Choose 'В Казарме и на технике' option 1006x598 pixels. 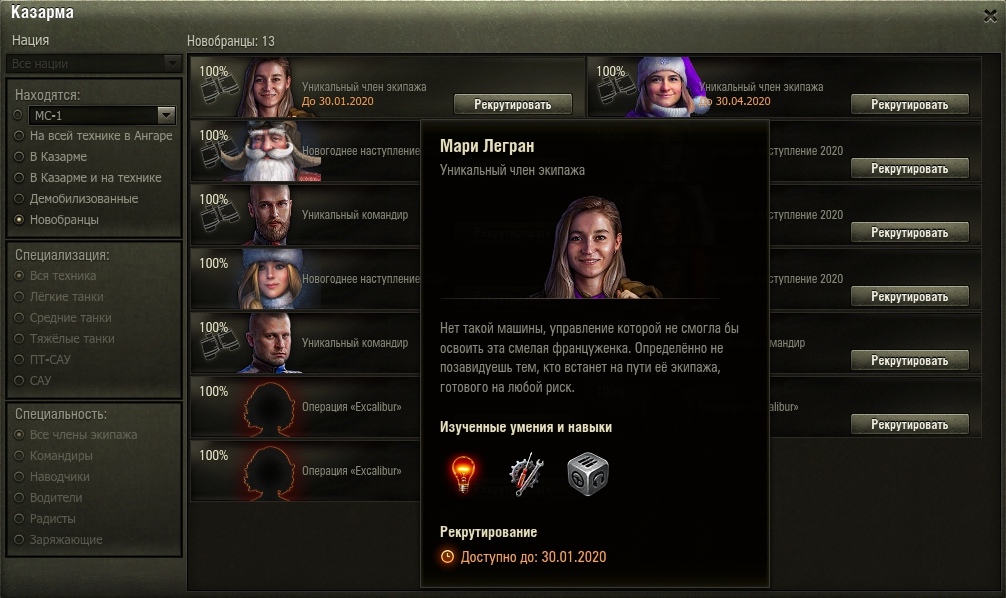(18, 178)
